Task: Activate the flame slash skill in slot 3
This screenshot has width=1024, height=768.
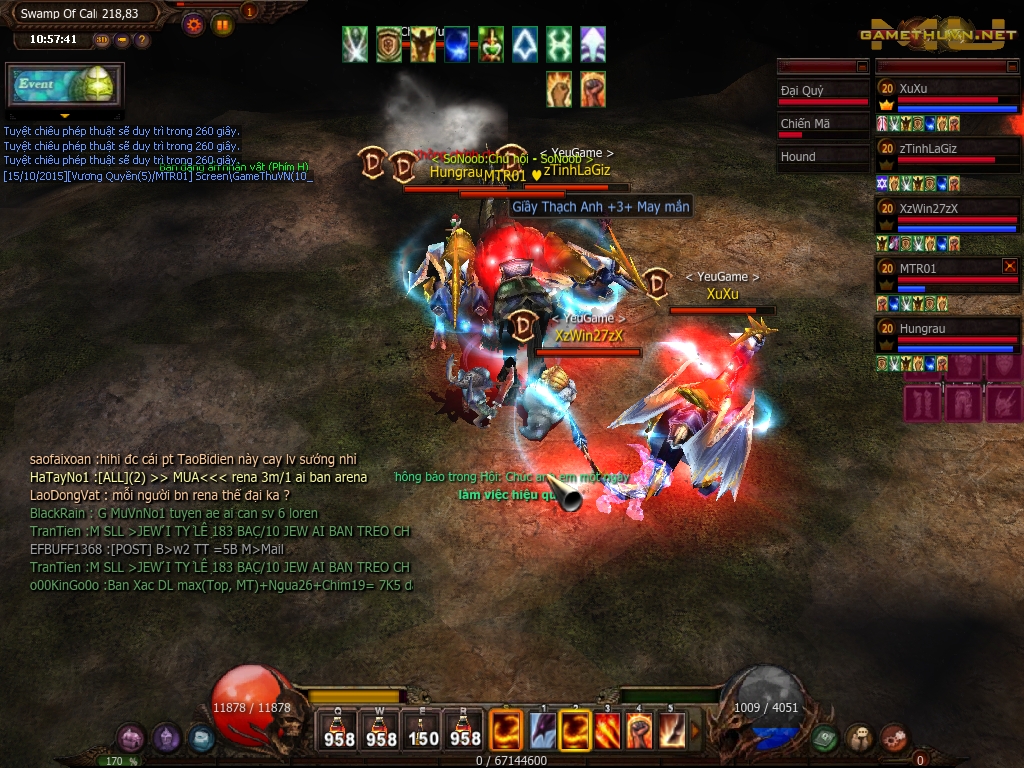Action: pos(608,731)
